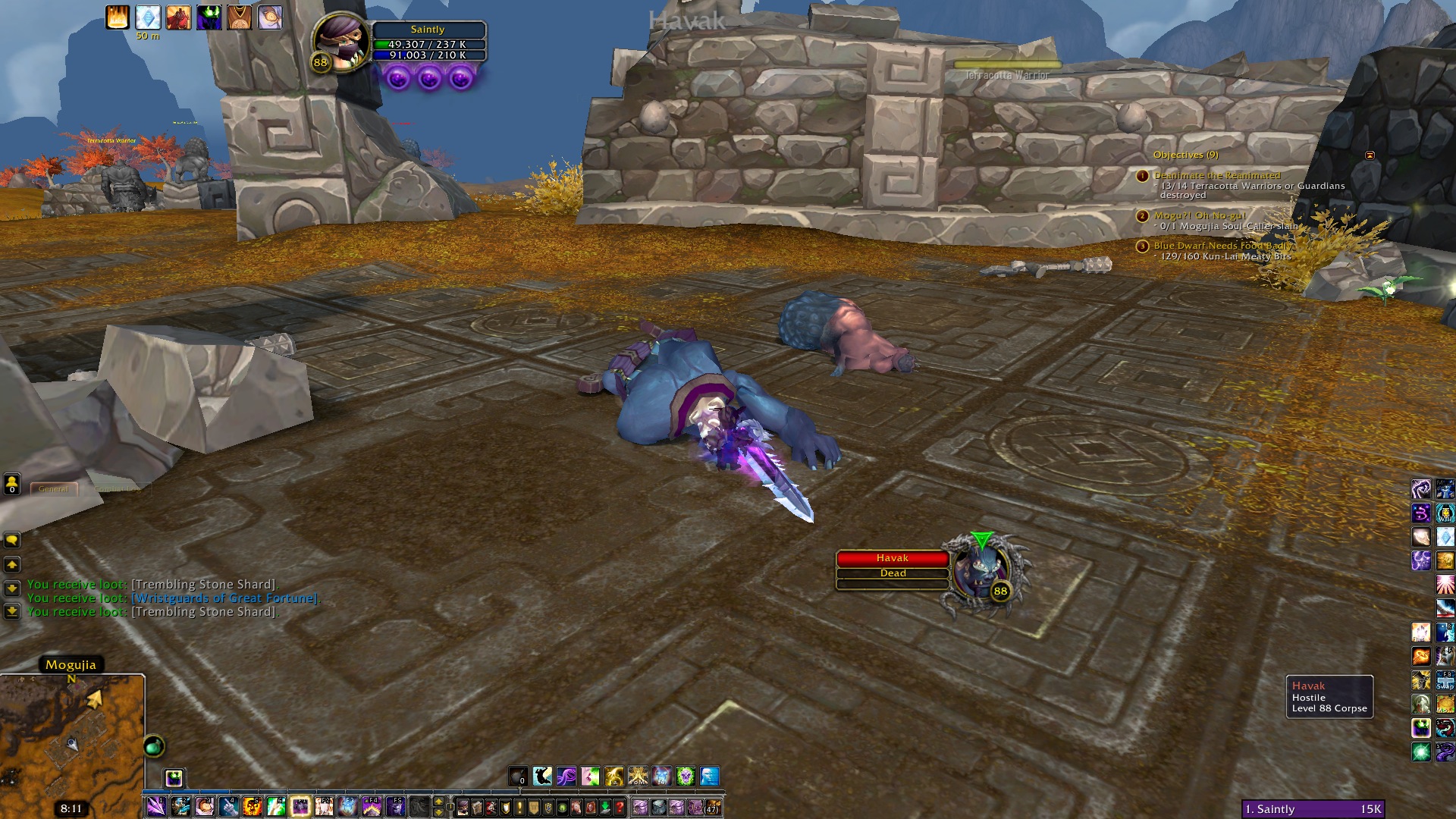Open the red question mark help button
Viewport: 1456px width, 819px height.
[x=620, y=807]
